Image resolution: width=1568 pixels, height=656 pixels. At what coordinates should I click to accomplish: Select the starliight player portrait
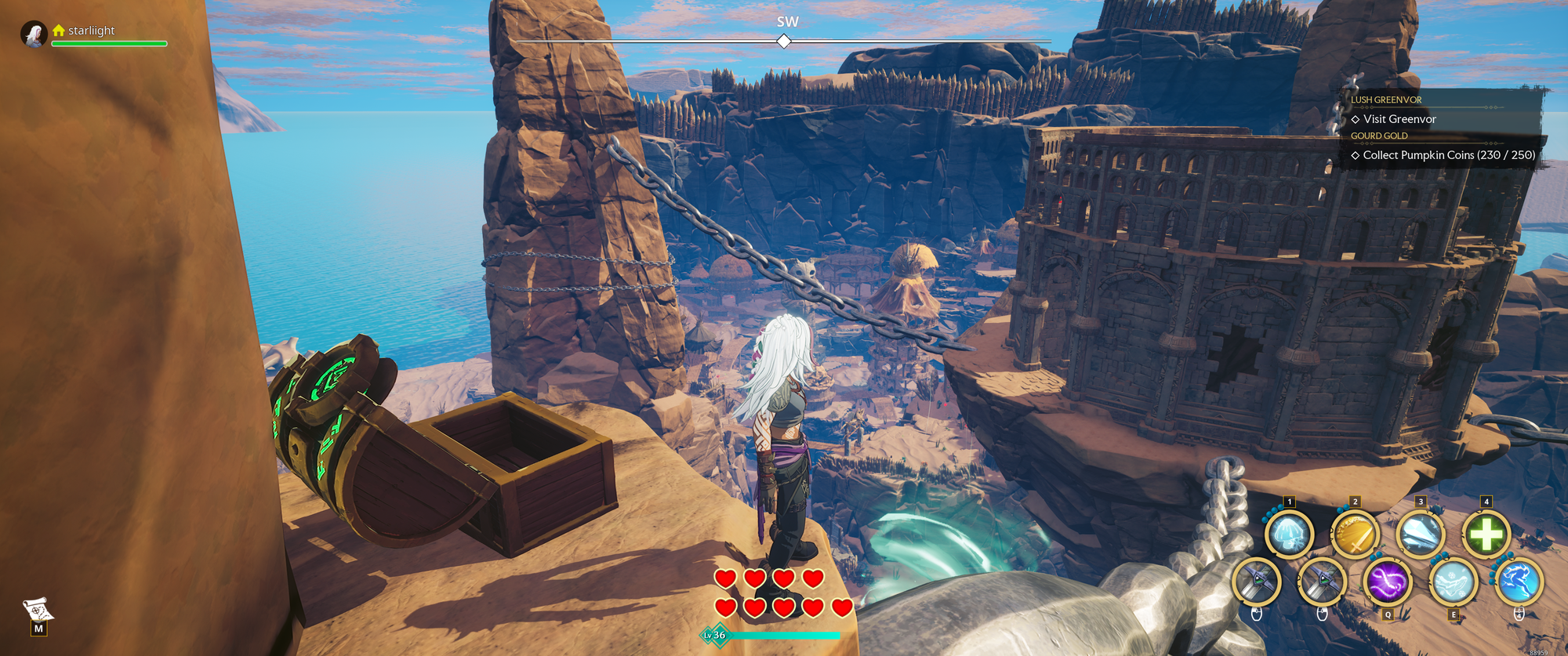point(34,34)
